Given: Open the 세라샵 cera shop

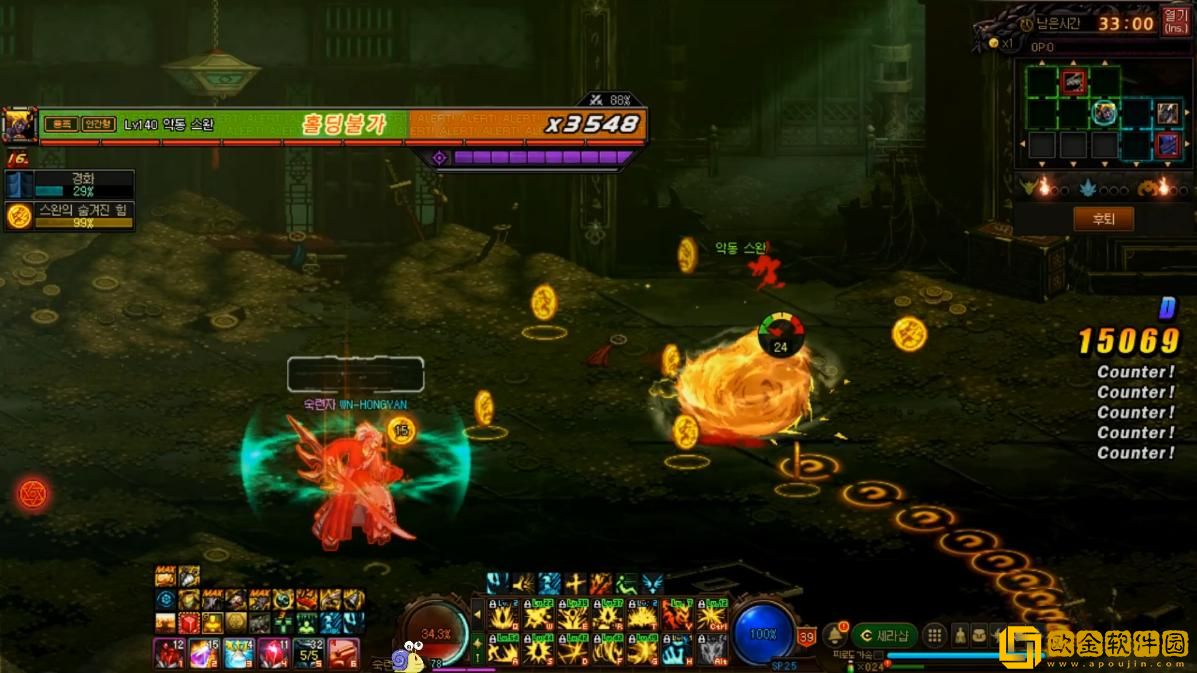Looking at the screenshot, I should tap(884, 635).
